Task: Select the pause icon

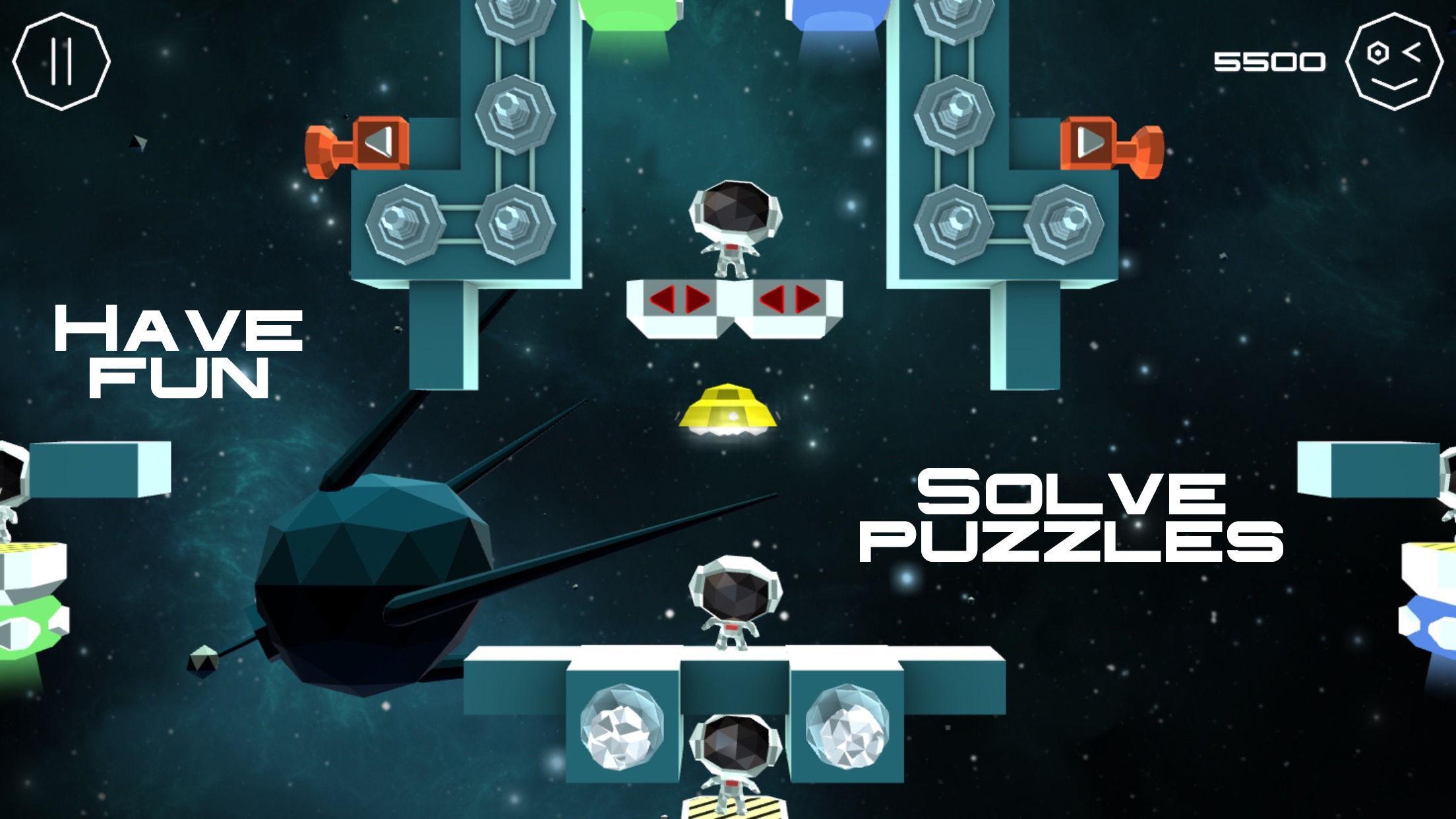Action: pyautogui.click(x=61, y=60)
